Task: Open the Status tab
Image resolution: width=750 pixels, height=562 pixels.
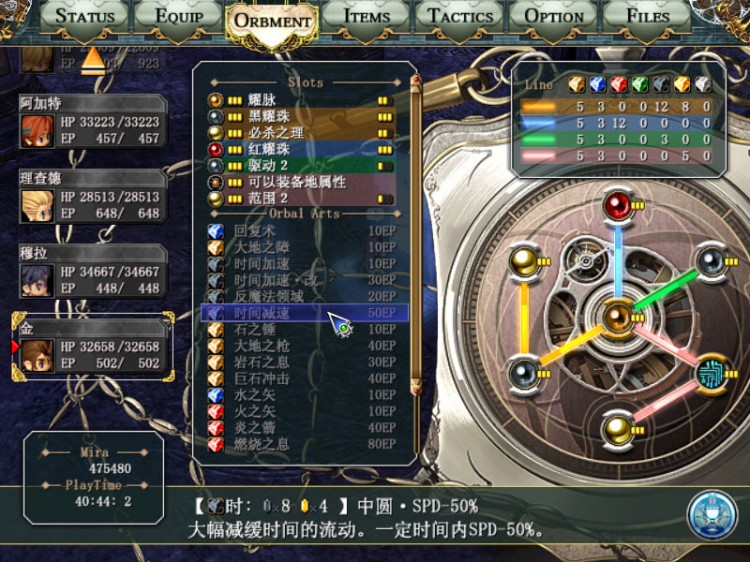Action: click(88, 17)
